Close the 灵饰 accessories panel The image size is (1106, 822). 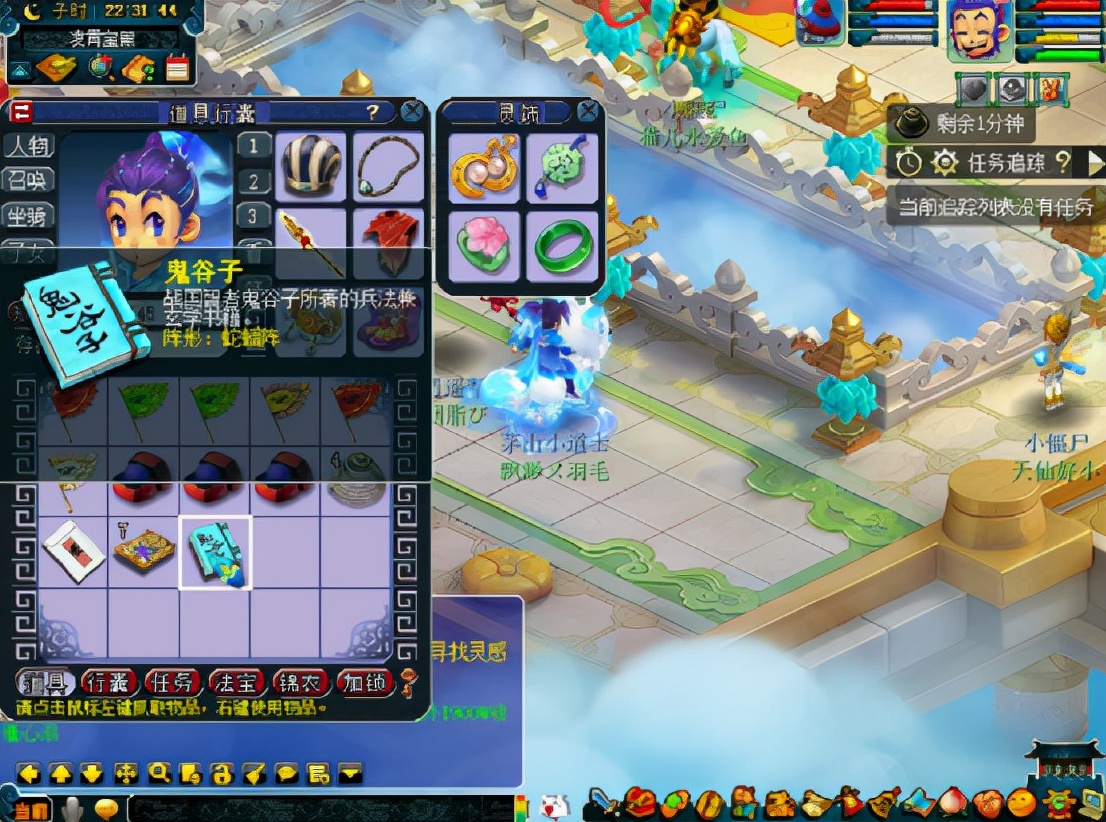588,112
